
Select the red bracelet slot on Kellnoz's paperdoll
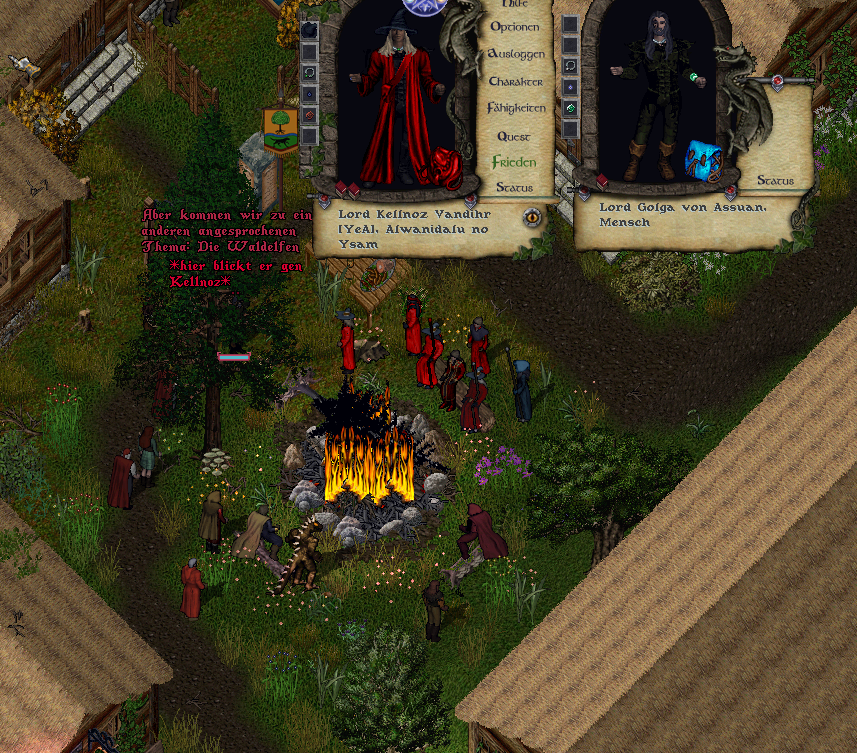(310, 115)
